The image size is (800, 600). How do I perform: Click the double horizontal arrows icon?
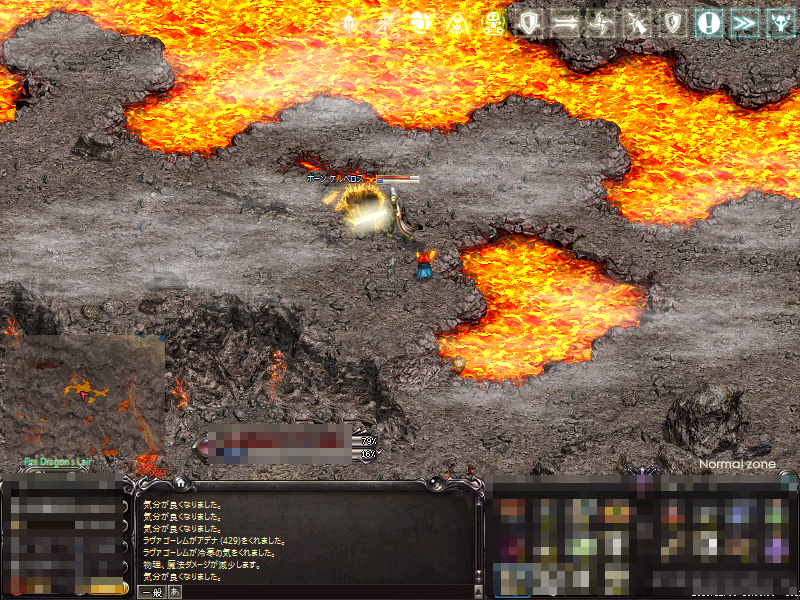566,23
